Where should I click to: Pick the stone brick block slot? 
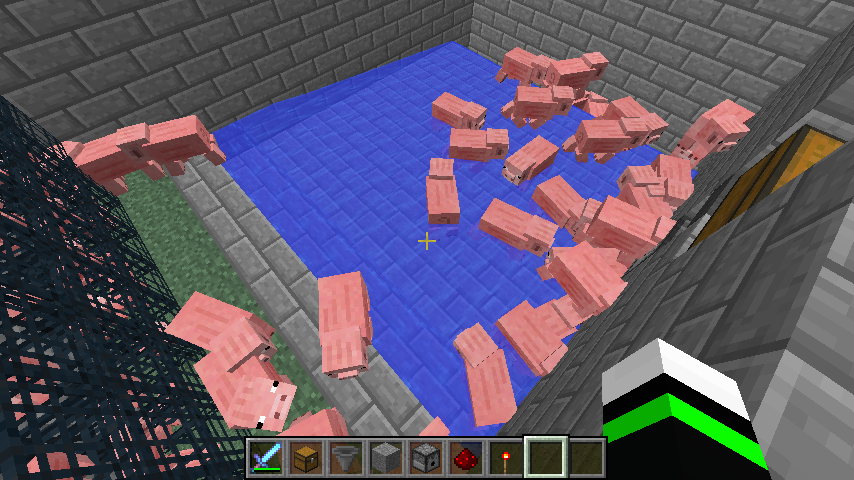[x=386, y=458]
